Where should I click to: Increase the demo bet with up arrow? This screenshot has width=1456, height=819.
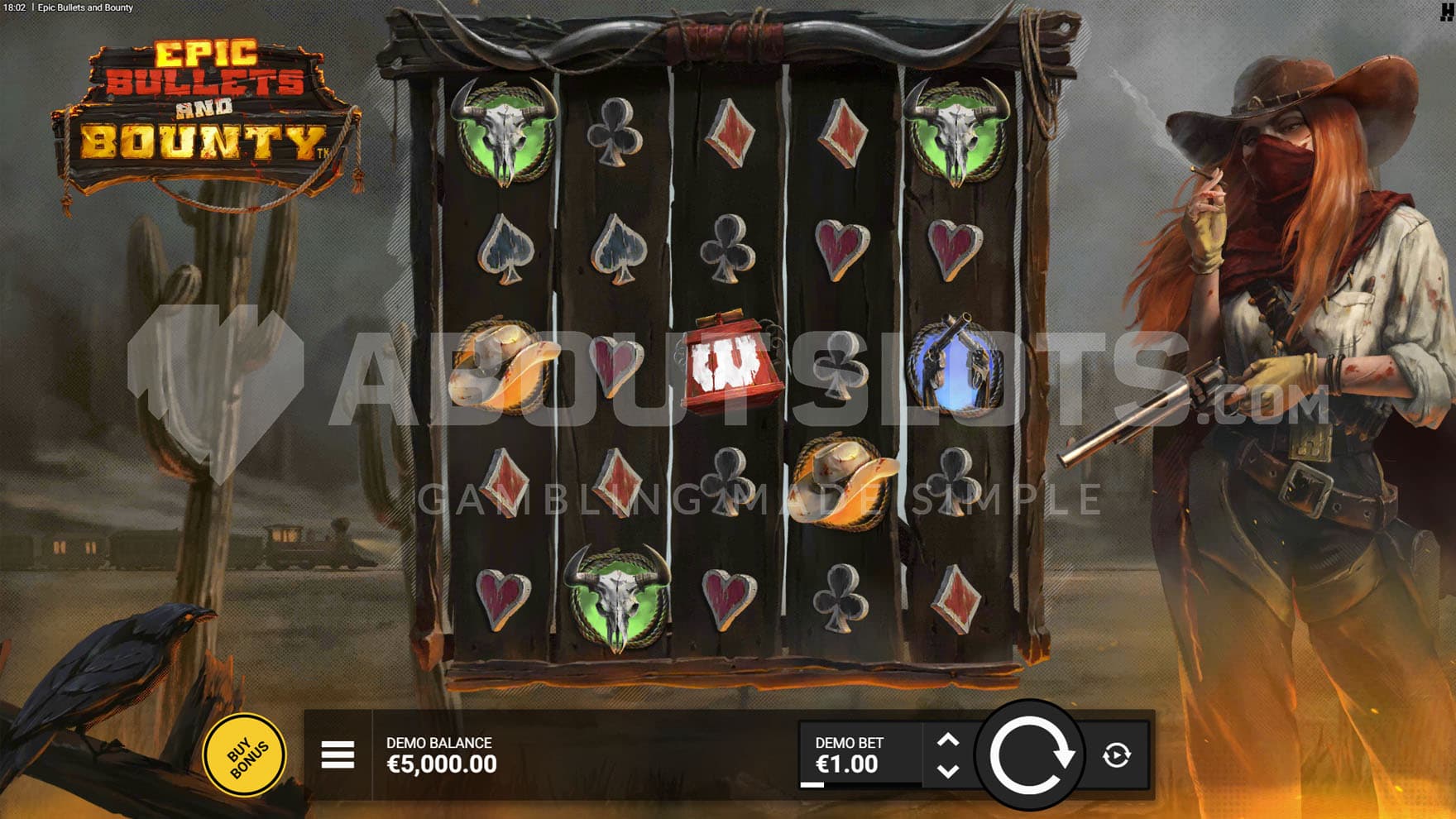coord(948,740)
